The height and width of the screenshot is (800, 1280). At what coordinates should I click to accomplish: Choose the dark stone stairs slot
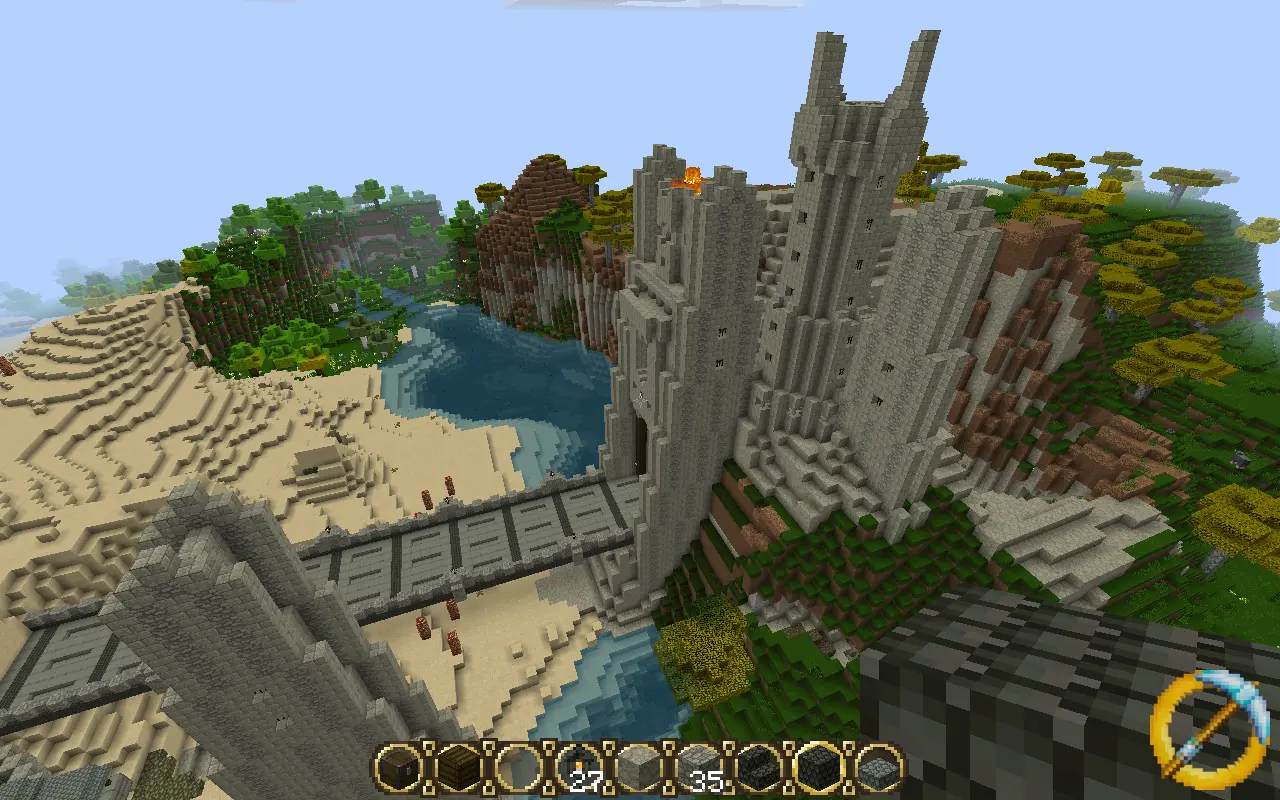pos(759,768)
